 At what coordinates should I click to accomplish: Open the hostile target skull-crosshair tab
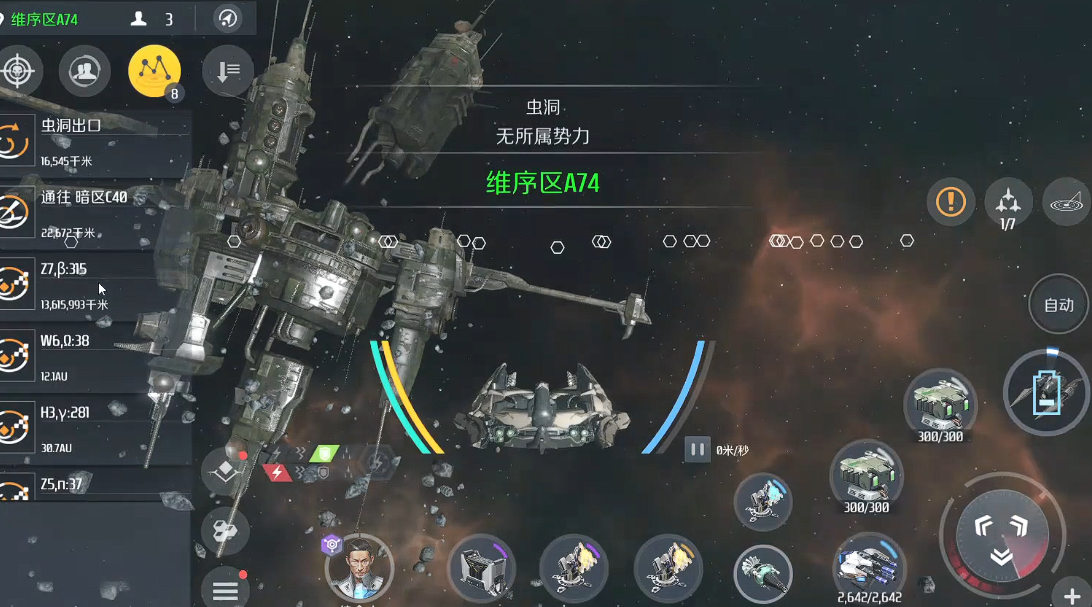point(17,71)
